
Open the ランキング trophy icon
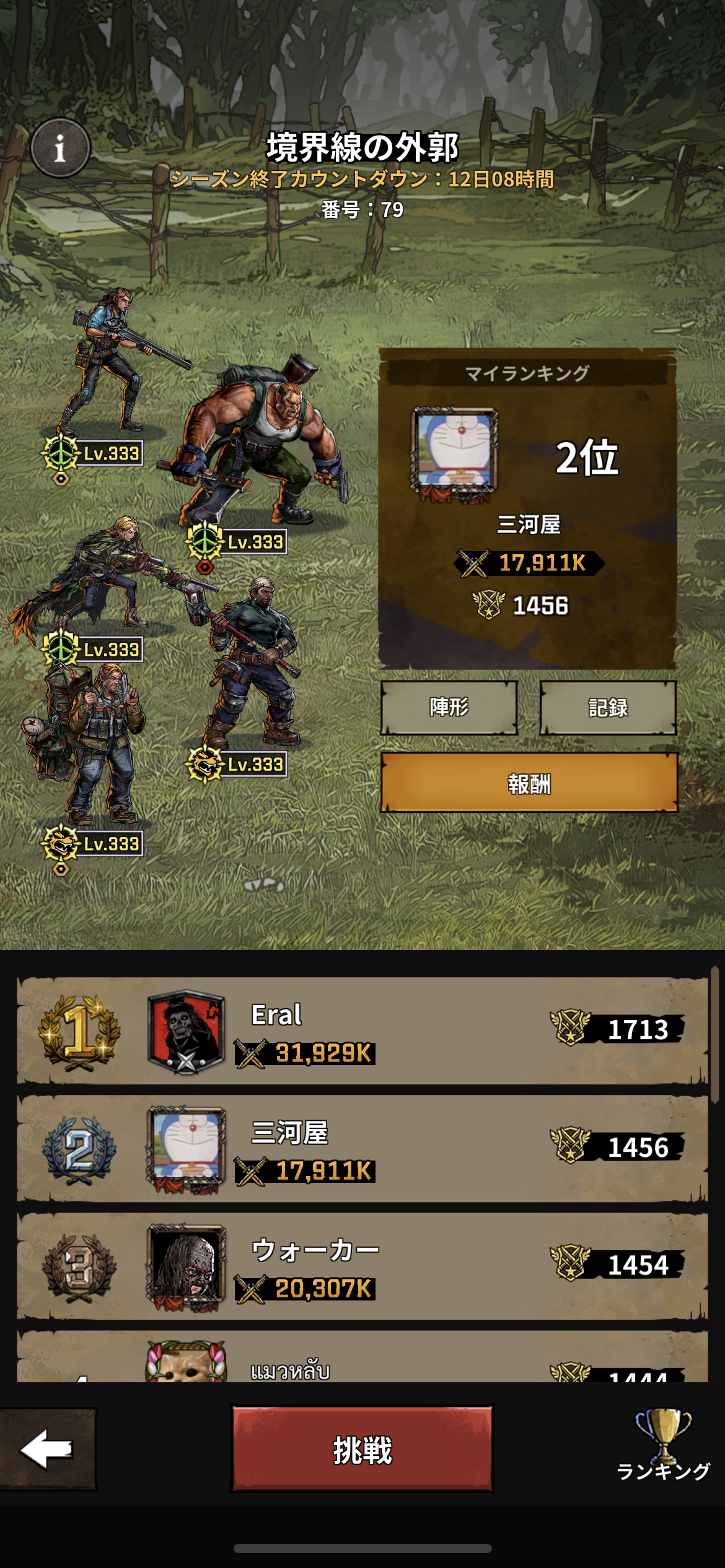(663, 1444)
